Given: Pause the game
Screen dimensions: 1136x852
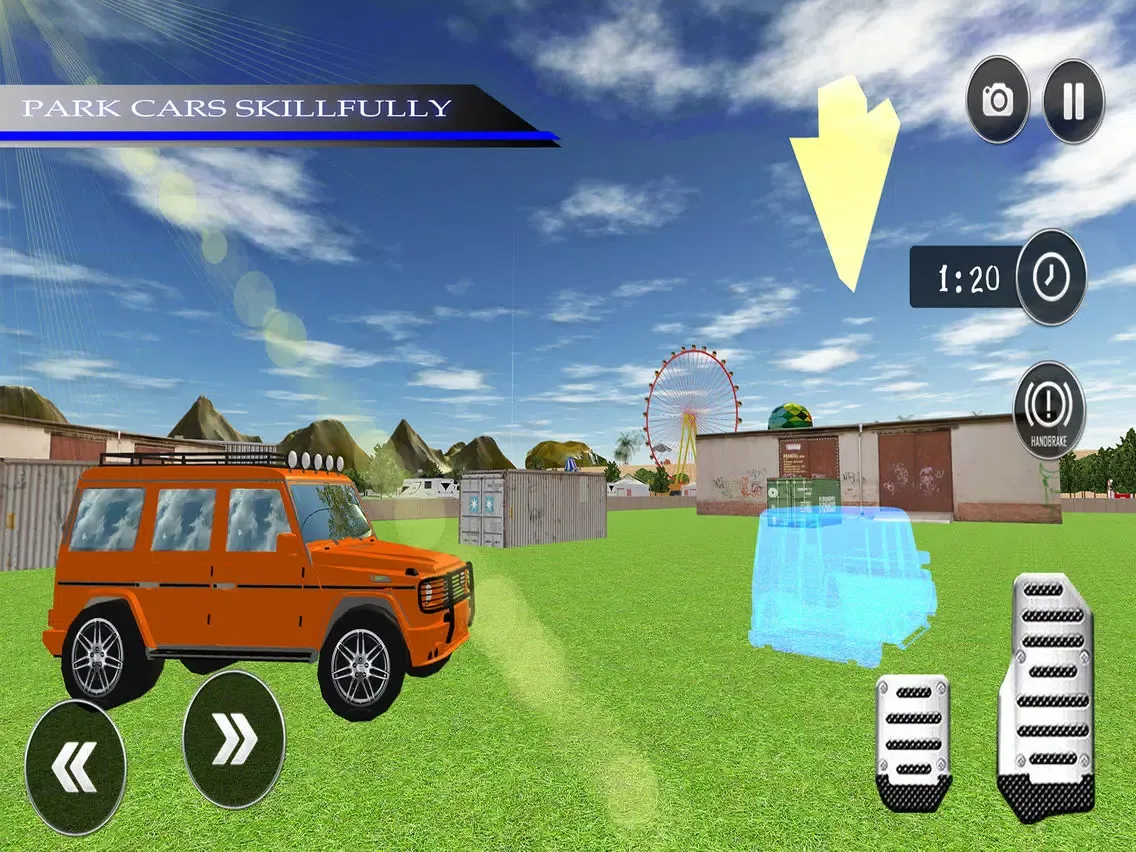Looking at the screenshot, I should point(1073,101).
